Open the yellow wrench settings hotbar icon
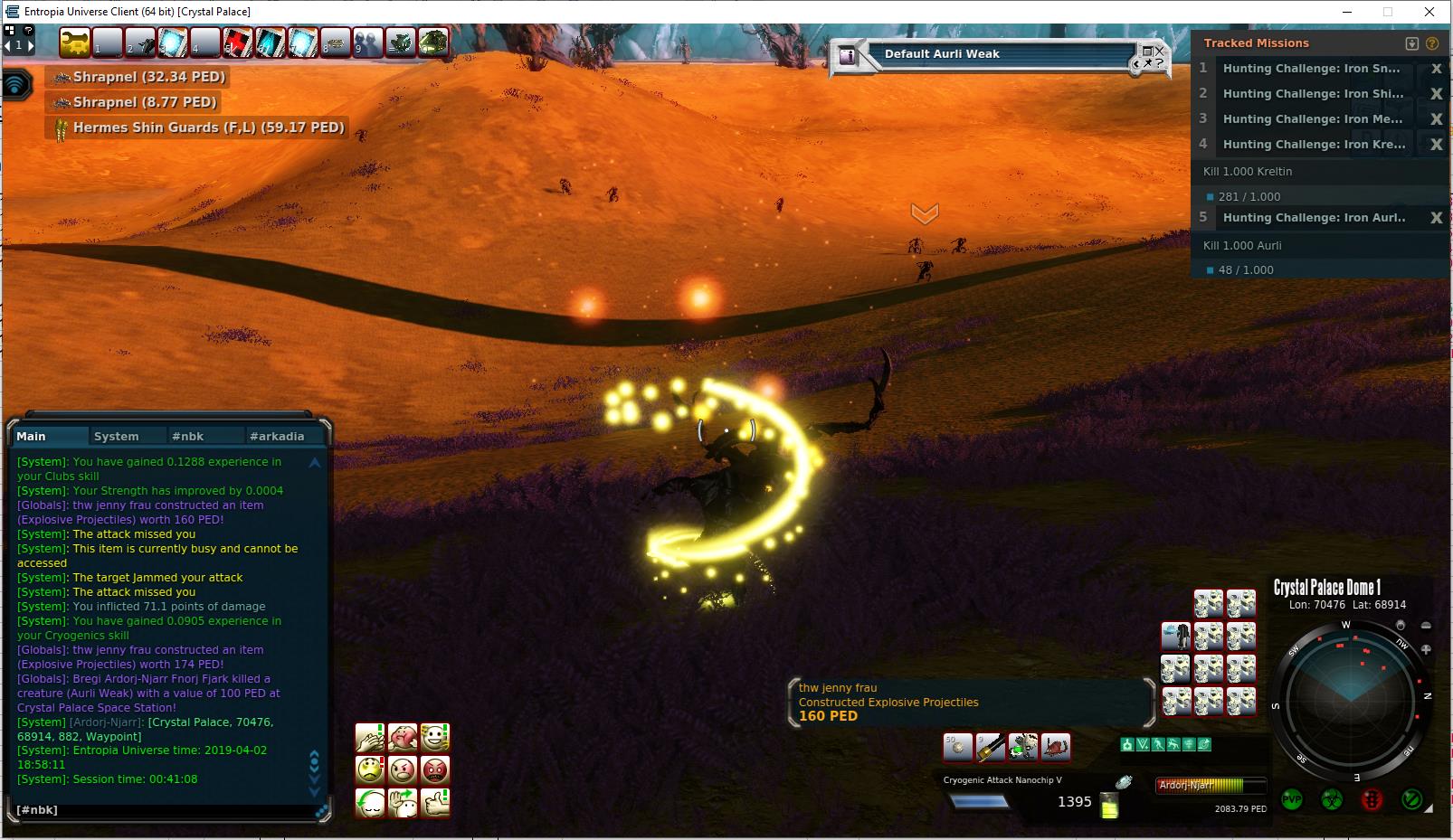 (x=76, y=42)
